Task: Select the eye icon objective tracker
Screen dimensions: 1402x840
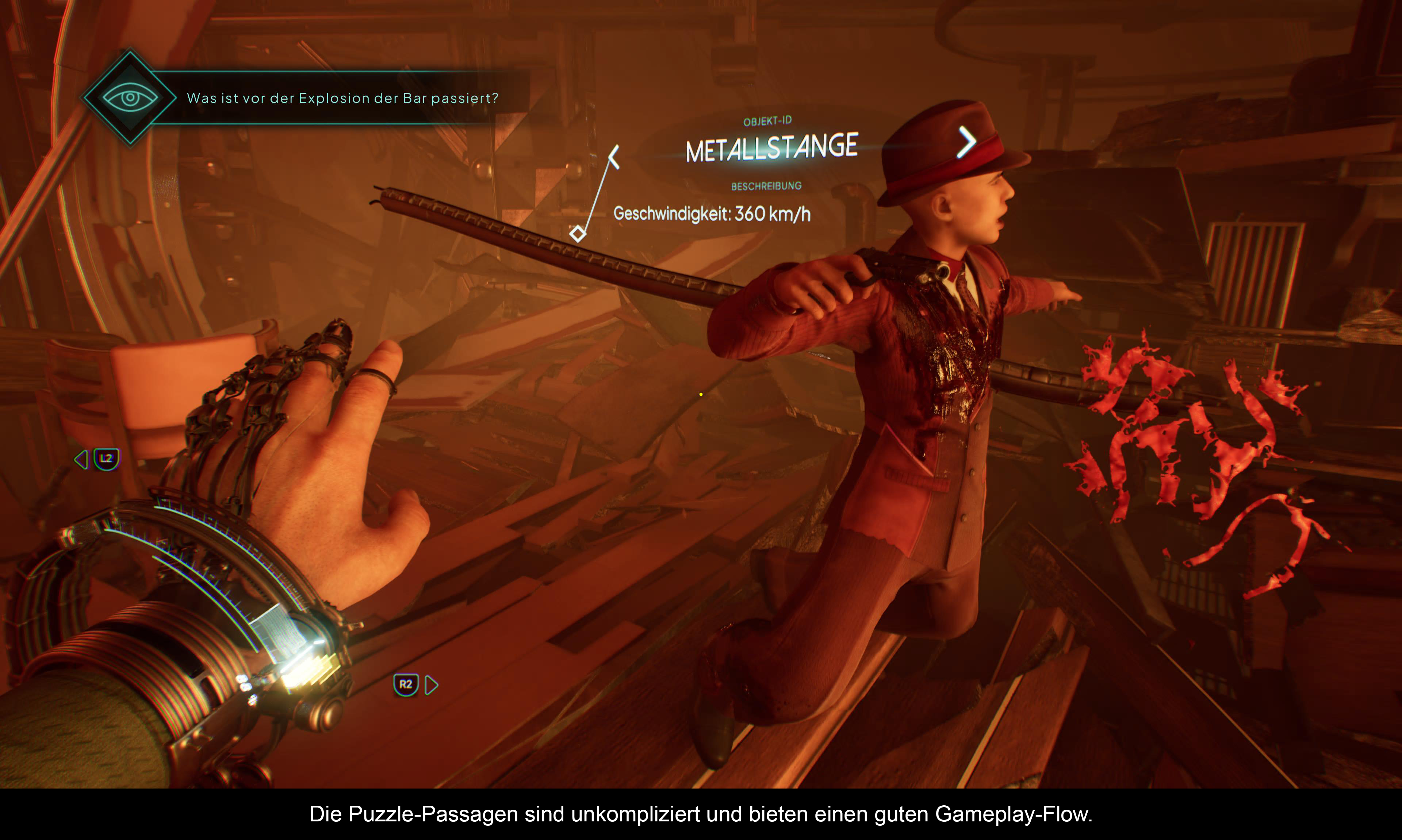Action: click(x=130, y=97)
